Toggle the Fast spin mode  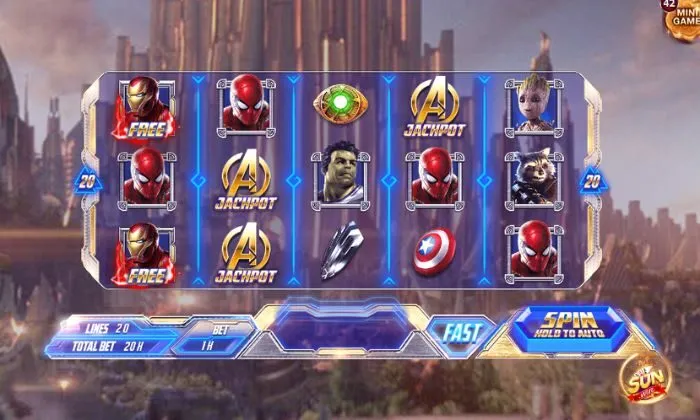(462, 332)
